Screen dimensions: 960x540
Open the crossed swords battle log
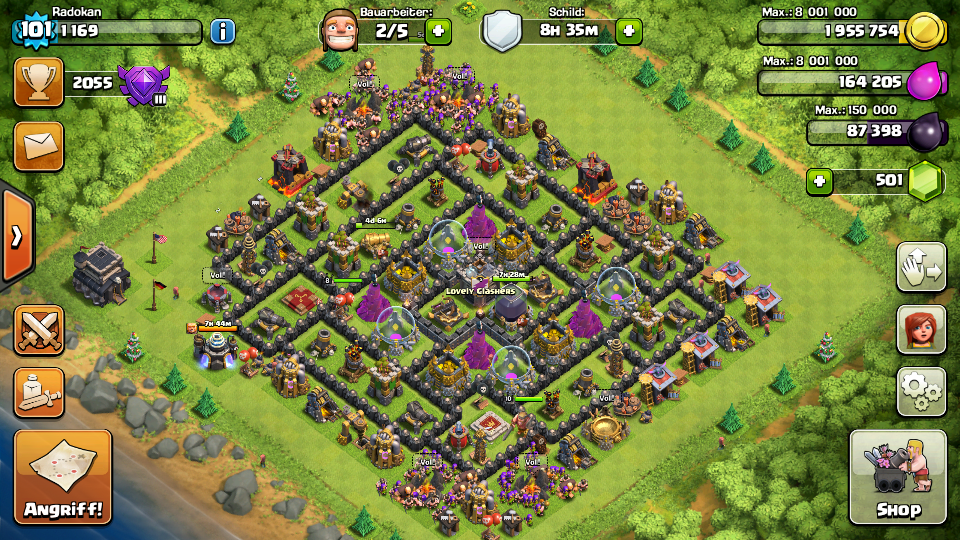click(x=39, y=329)
